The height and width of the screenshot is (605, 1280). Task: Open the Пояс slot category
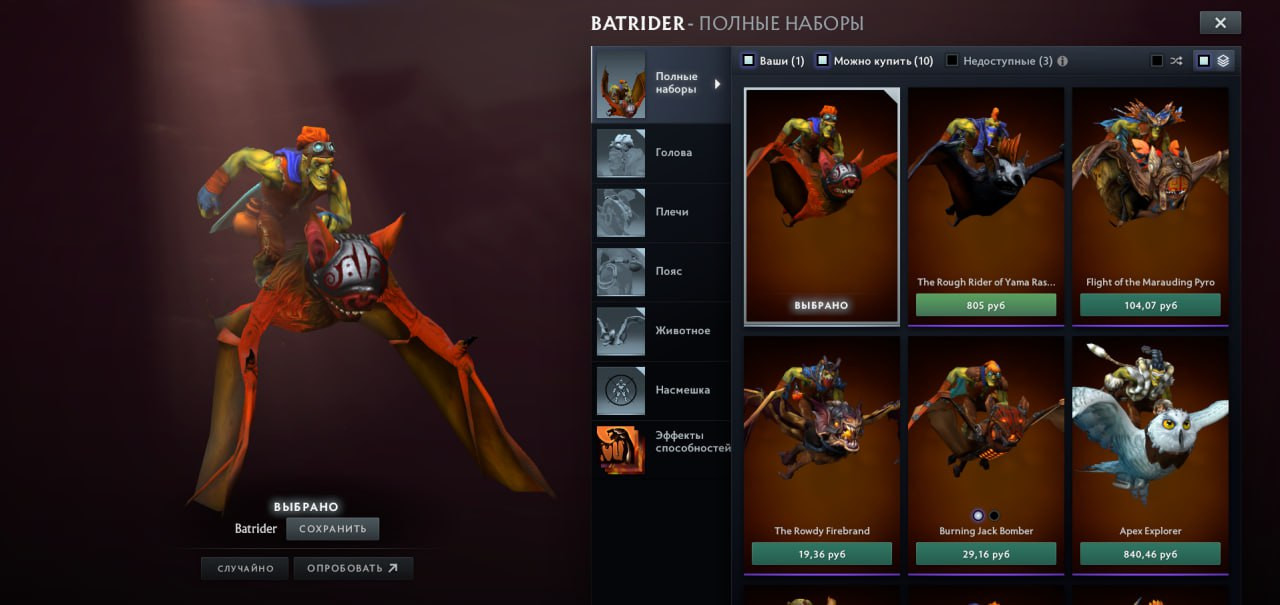pos(660,271)
